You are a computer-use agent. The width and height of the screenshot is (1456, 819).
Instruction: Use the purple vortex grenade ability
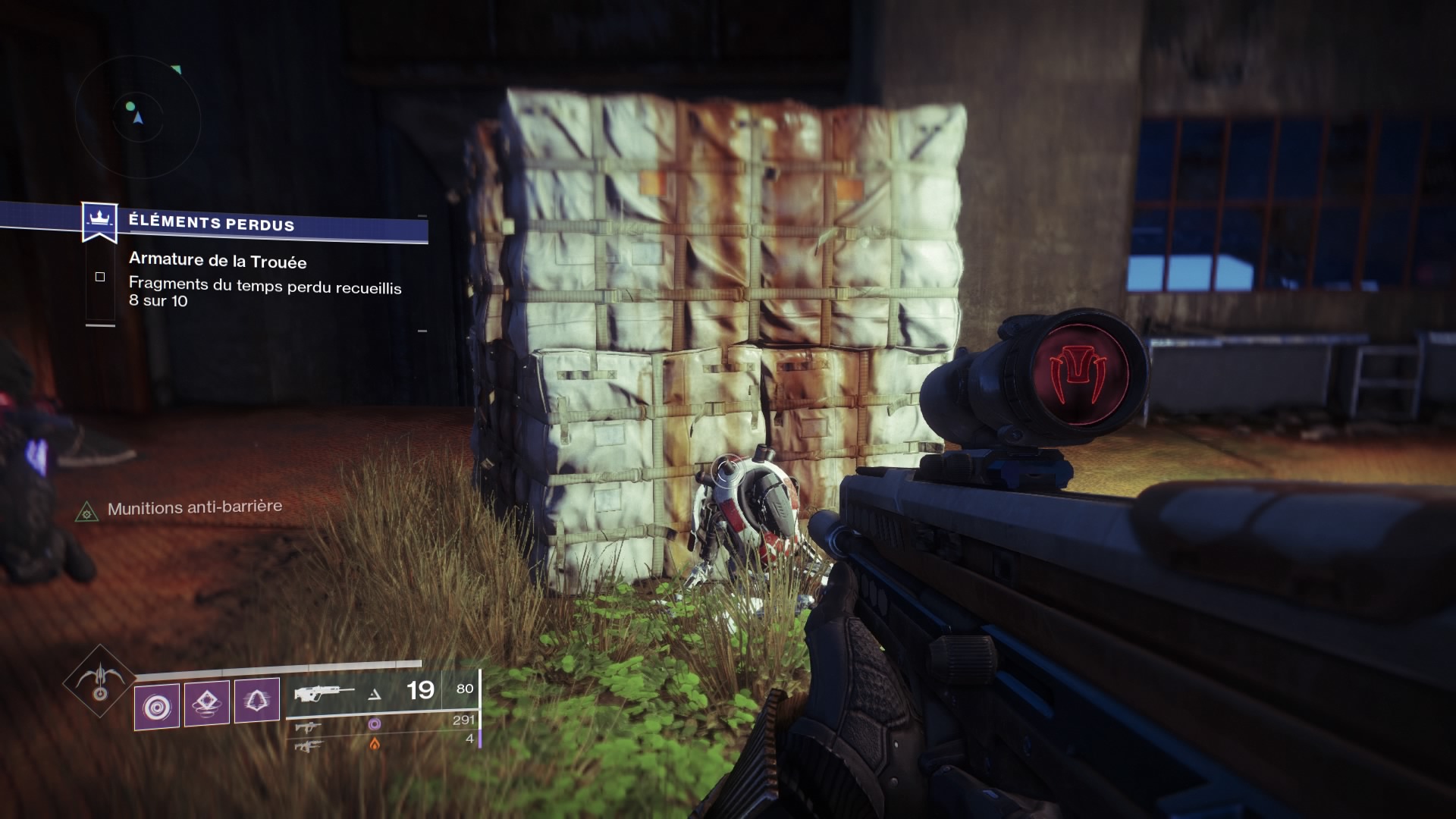(x=157, y=707)
